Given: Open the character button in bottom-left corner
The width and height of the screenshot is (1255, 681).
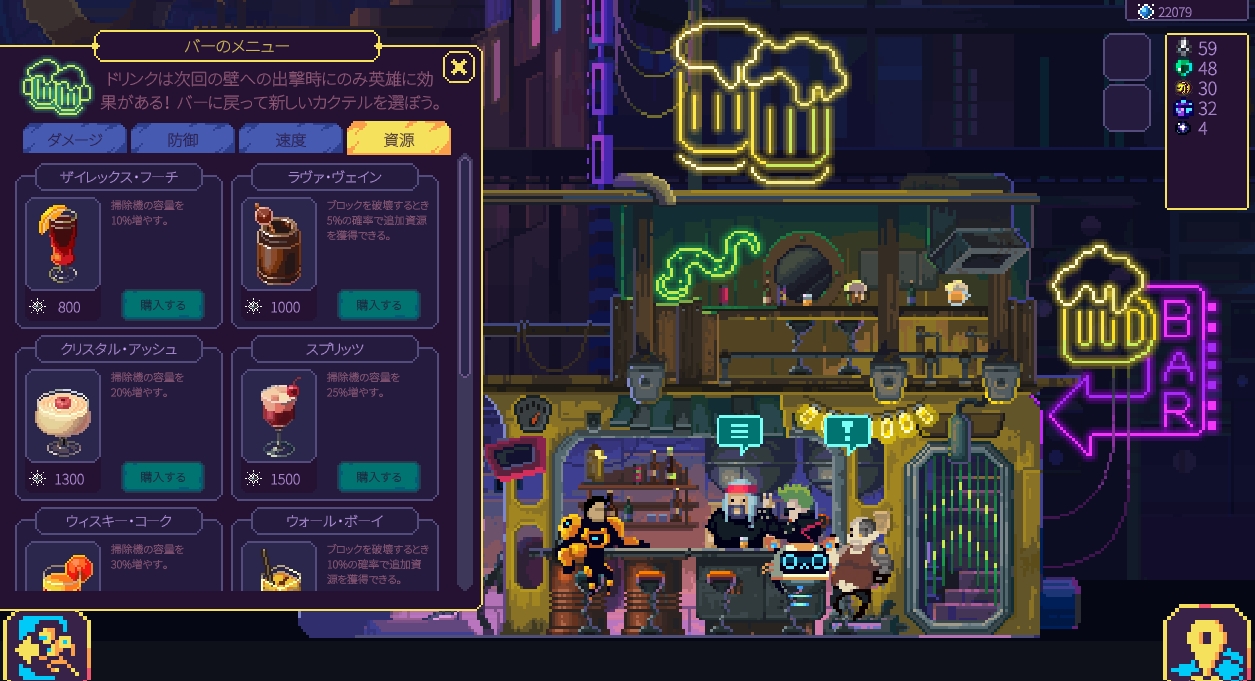Looking at the screenshot, I should coord(46,646).
